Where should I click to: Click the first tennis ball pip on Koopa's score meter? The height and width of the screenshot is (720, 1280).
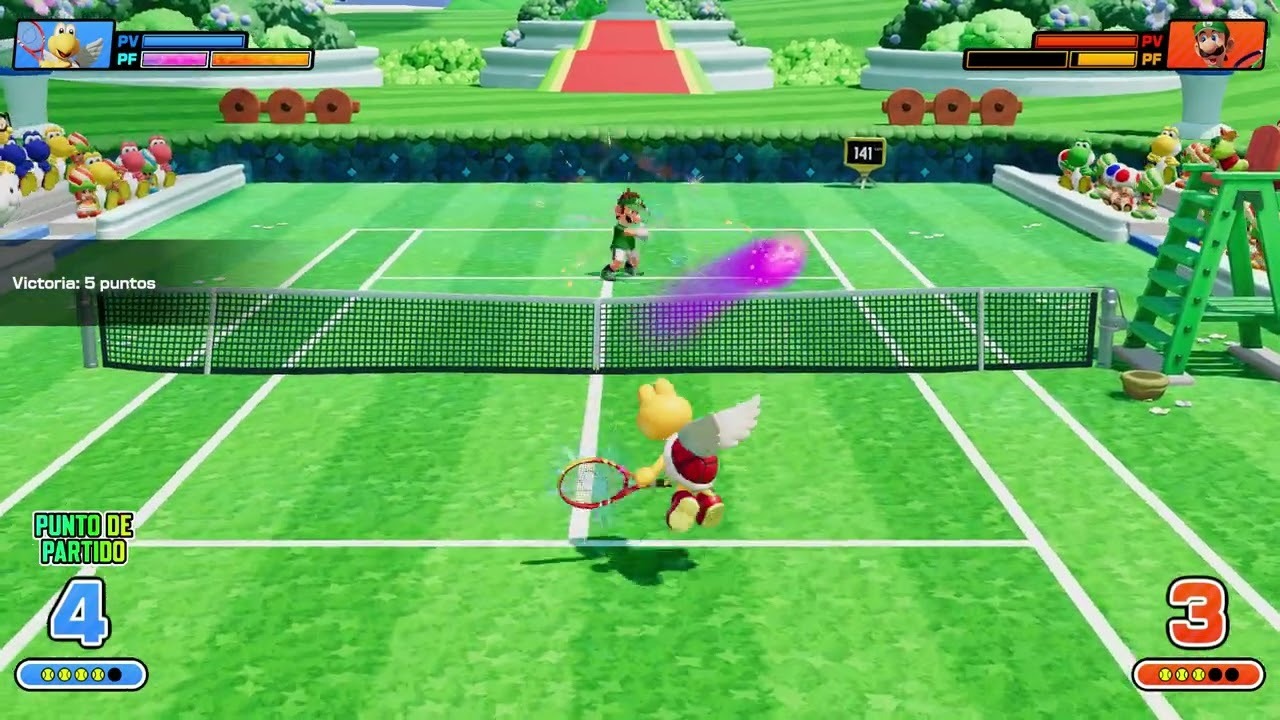pyautogui.click(x=48, y=675)
